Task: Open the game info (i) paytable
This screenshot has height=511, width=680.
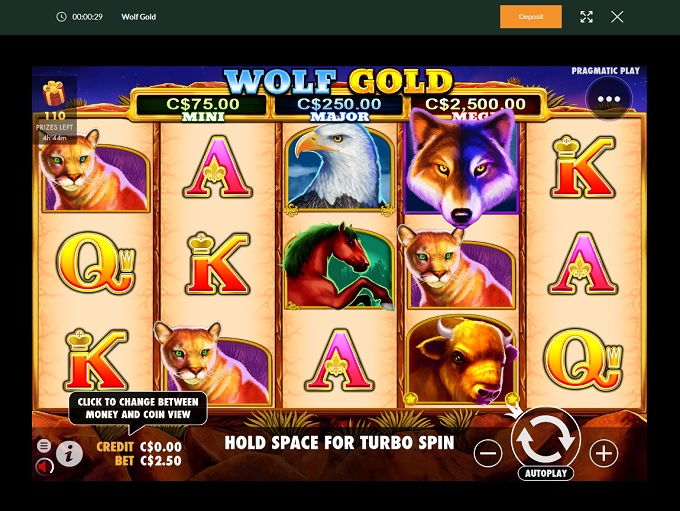Action: click(x=69, y=454)
